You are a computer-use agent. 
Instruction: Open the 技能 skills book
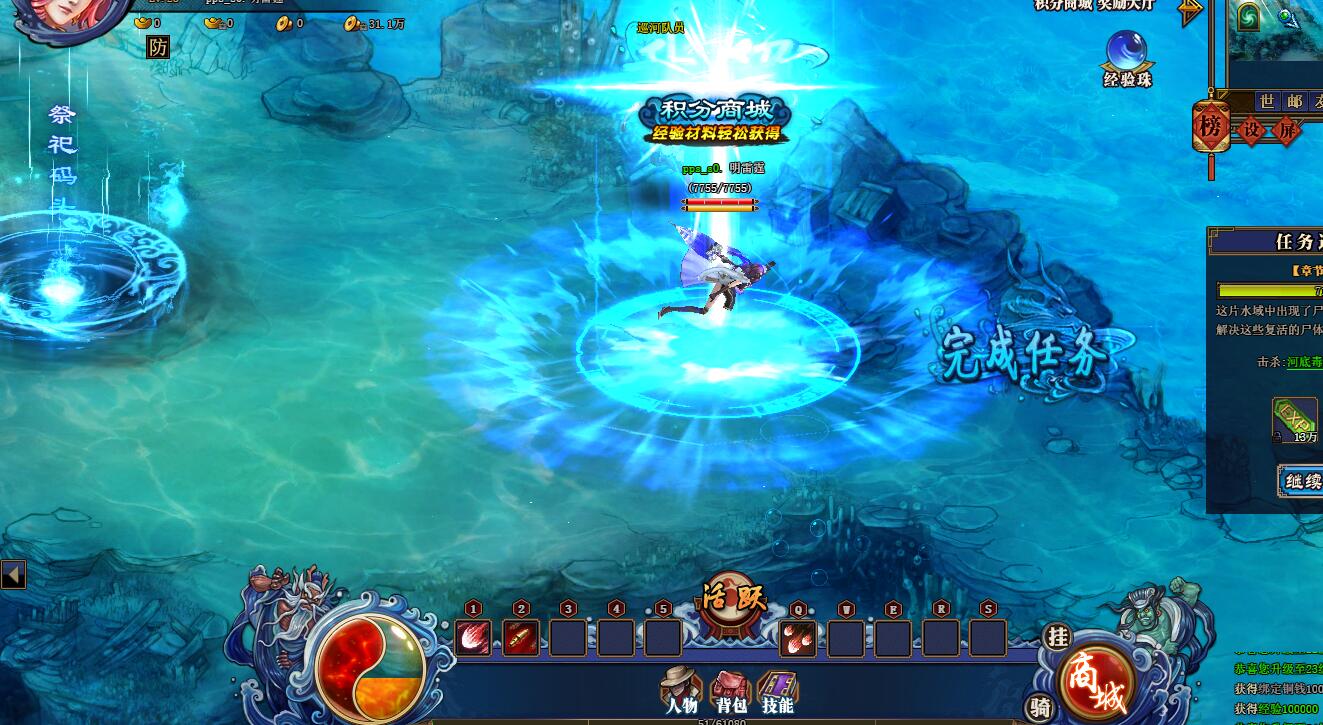coord(777,690)
